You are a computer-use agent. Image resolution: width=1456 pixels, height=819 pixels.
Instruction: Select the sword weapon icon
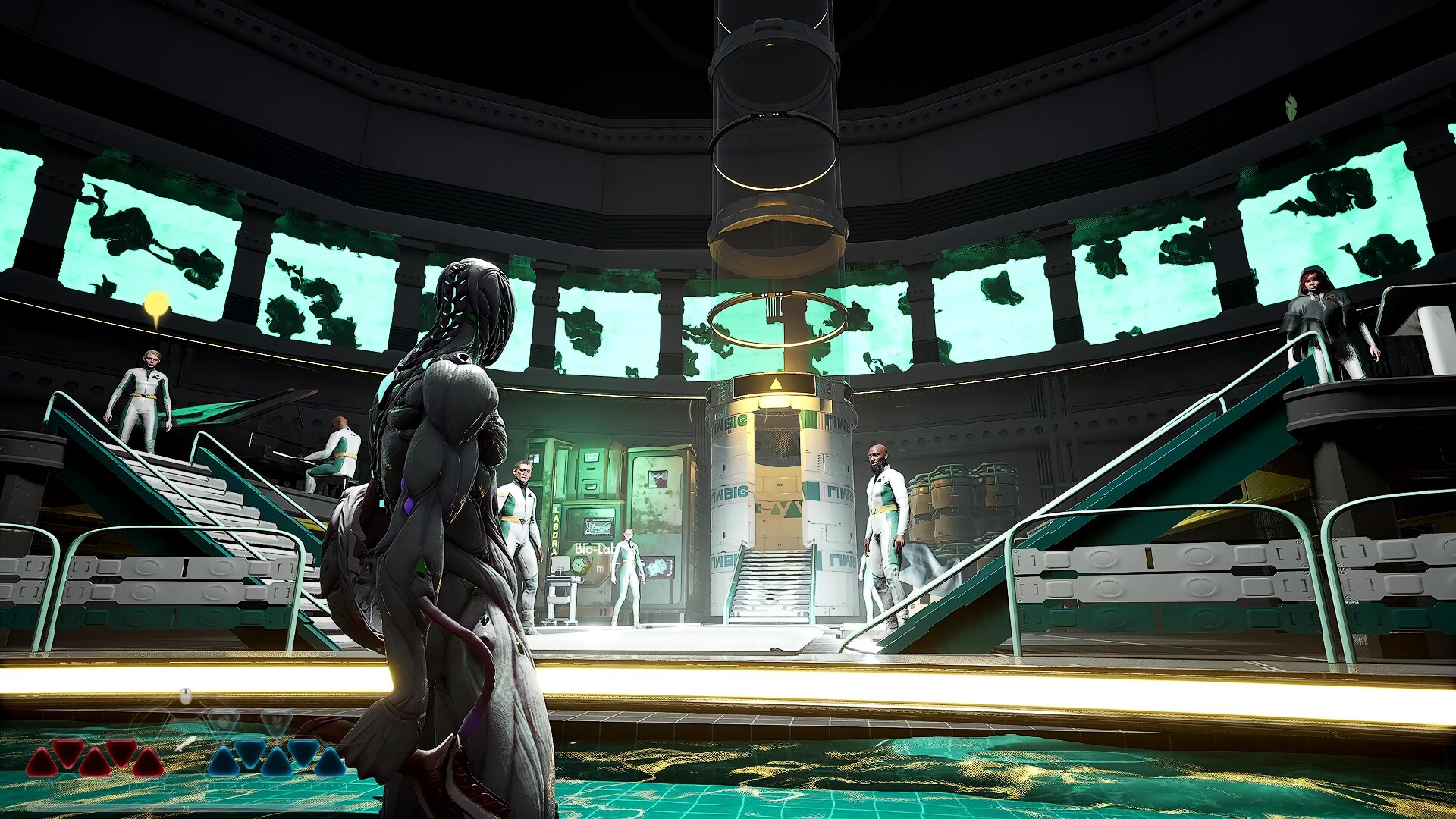coord(187,742)
